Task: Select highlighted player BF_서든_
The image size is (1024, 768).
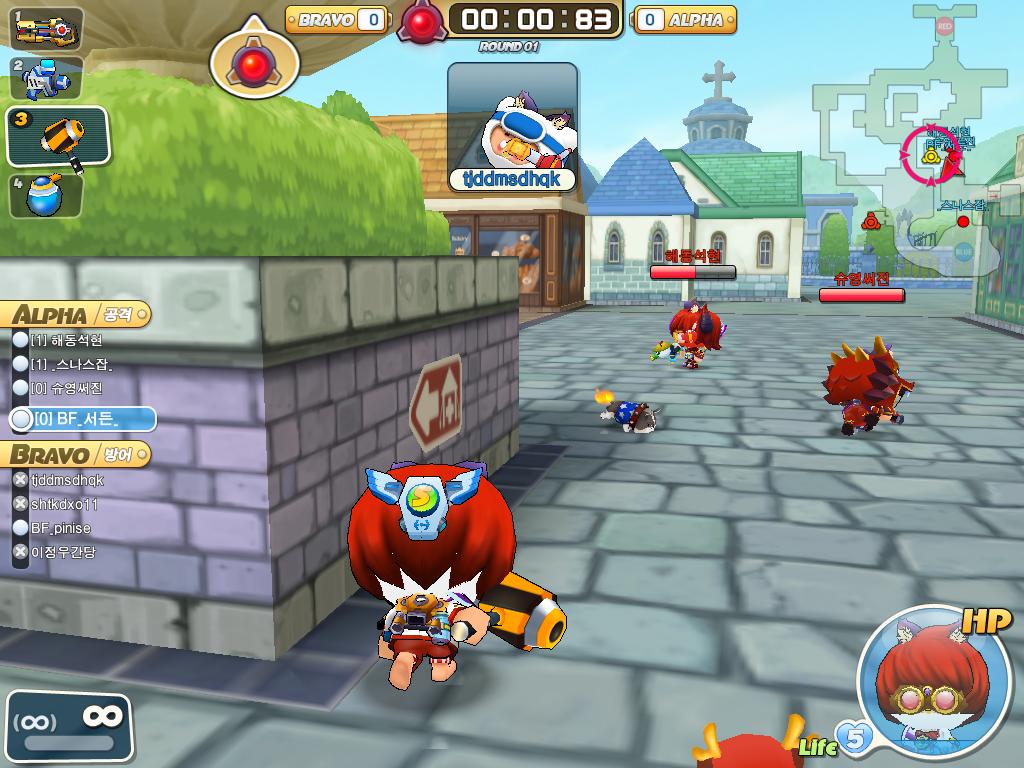Action: (x=82, y=420)
